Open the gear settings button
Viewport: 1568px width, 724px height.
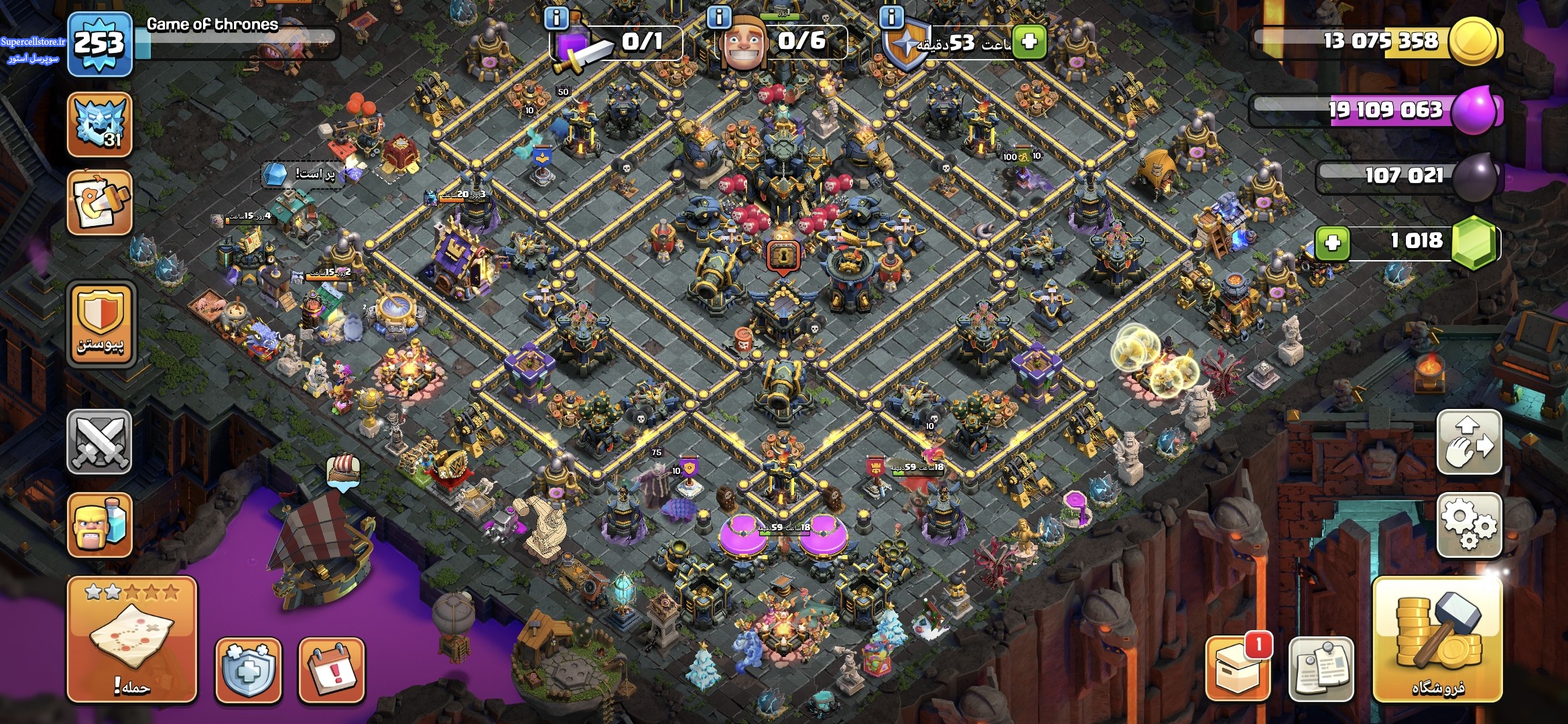(x=1469, y=525)
